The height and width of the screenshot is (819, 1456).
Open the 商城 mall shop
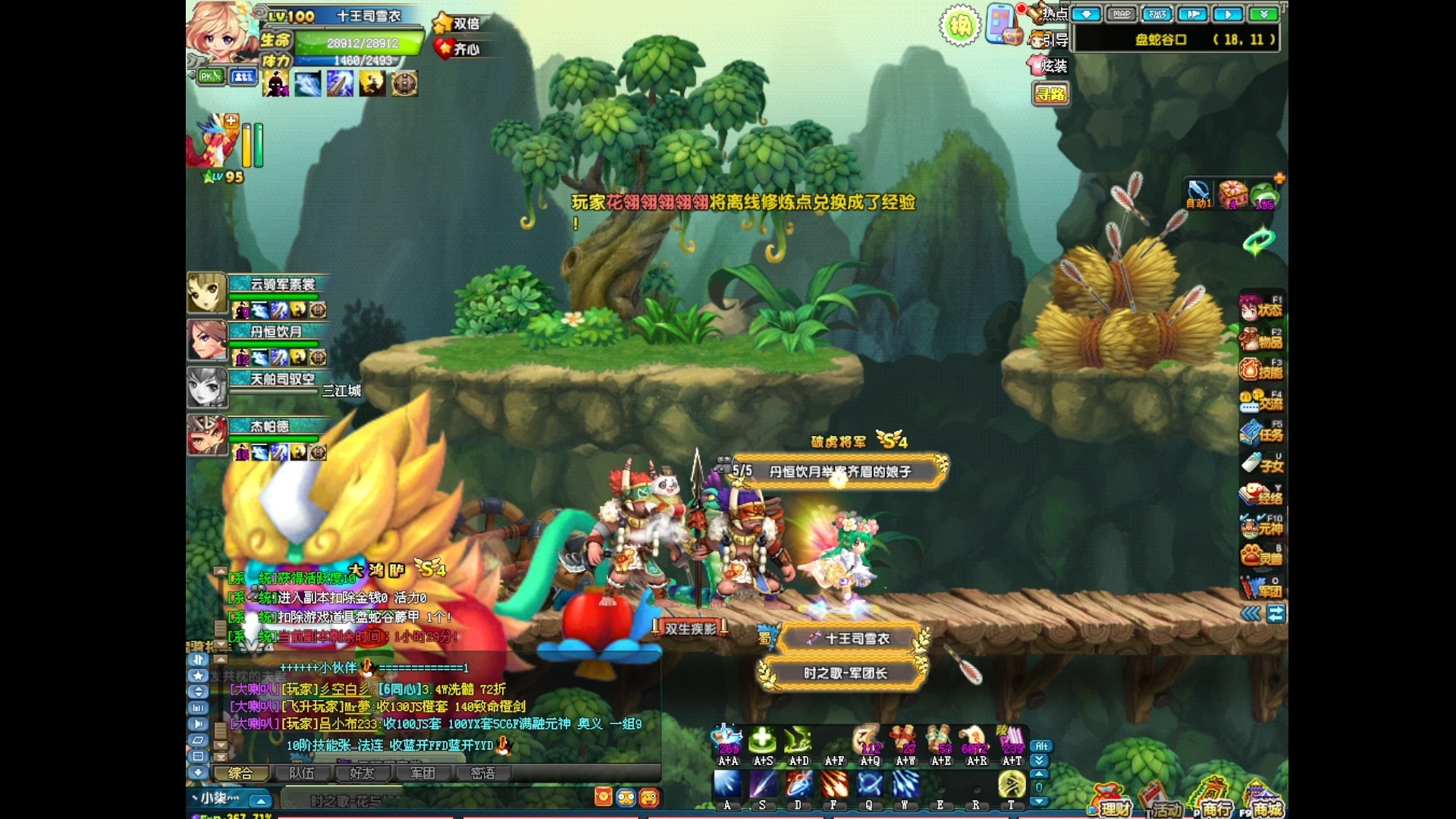[1263, 802]
